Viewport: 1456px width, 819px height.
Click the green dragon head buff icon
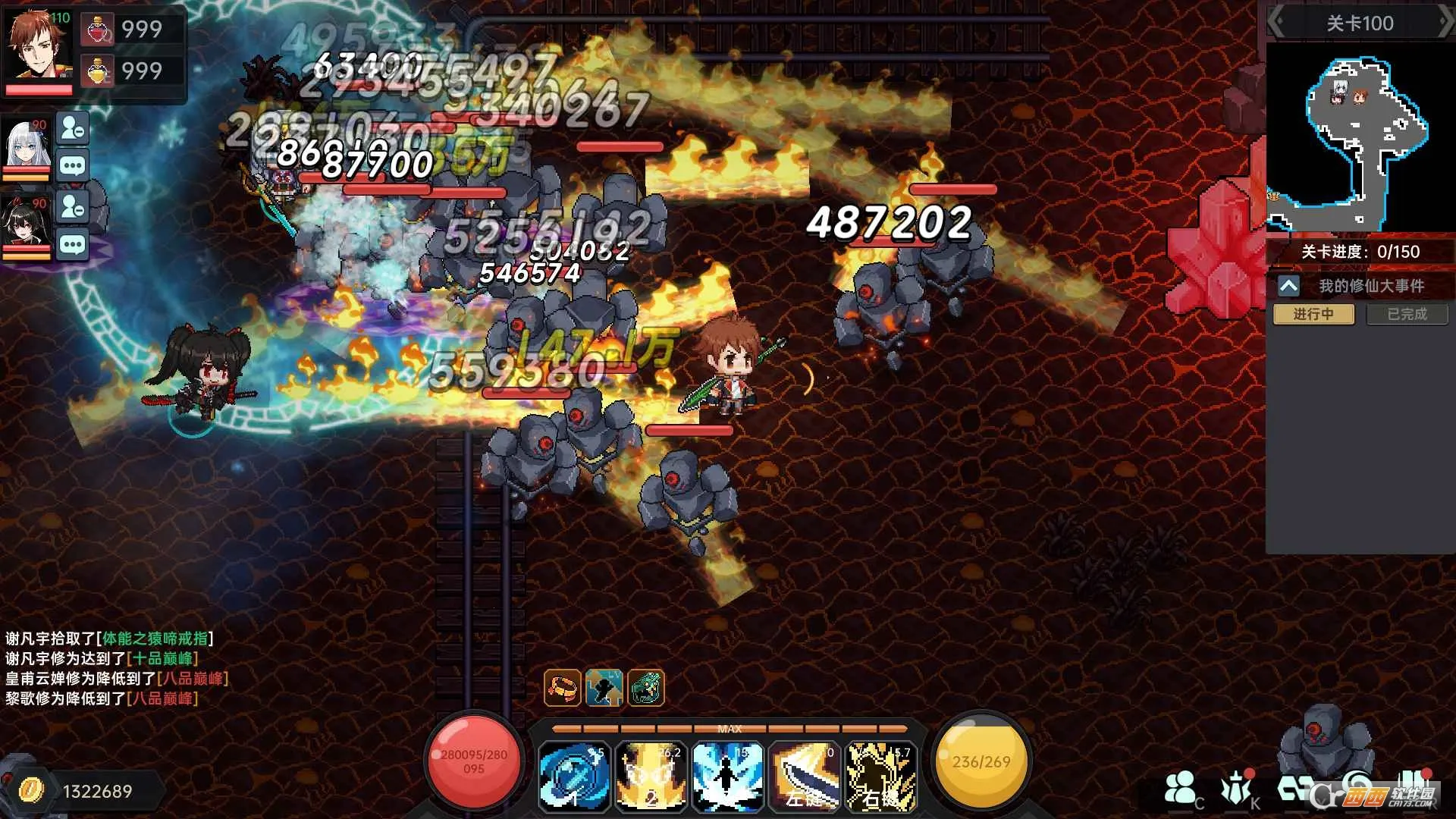[x=646, y=688]
